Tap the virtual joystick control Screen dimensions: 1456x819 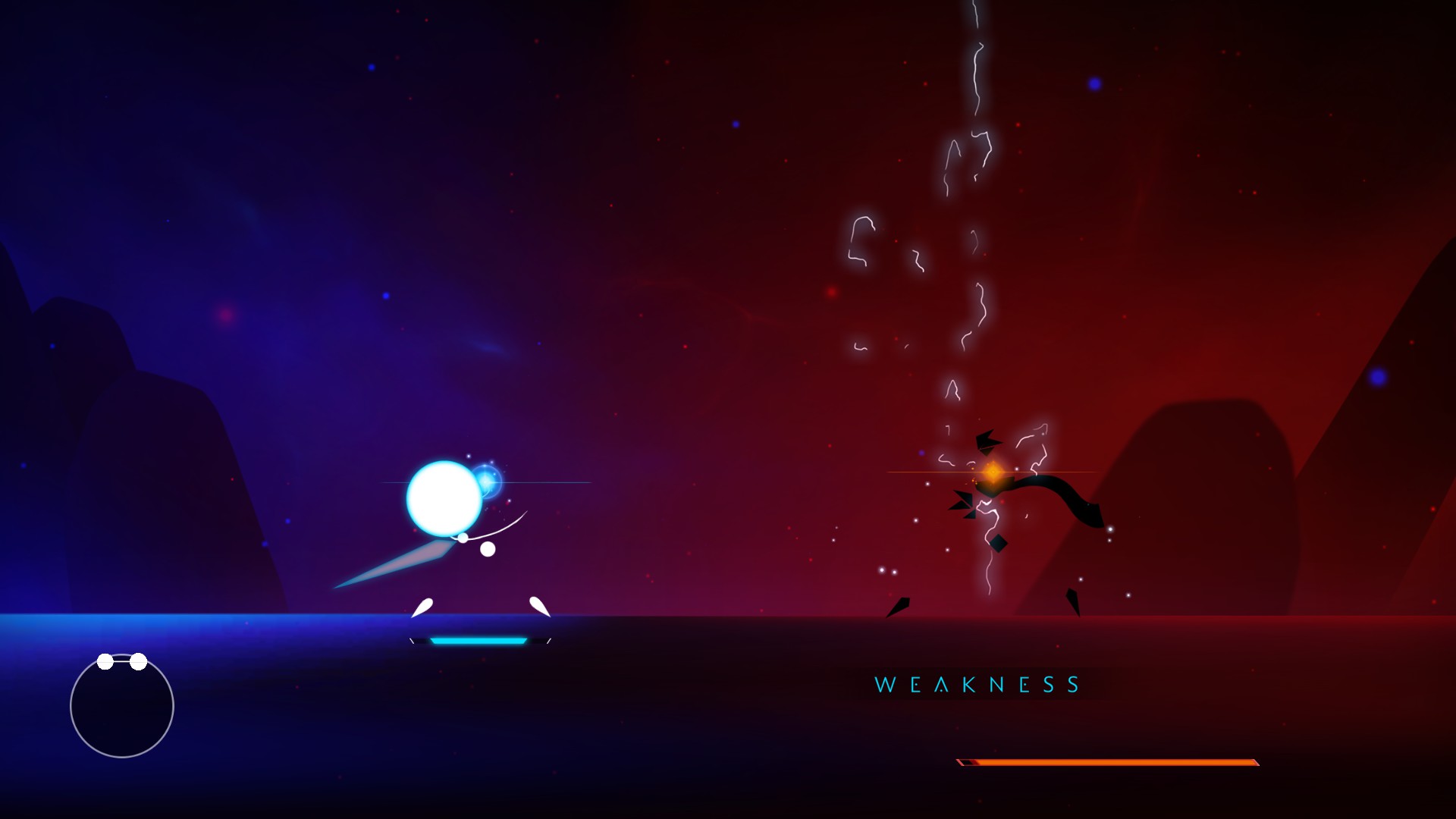click(121, 705)
